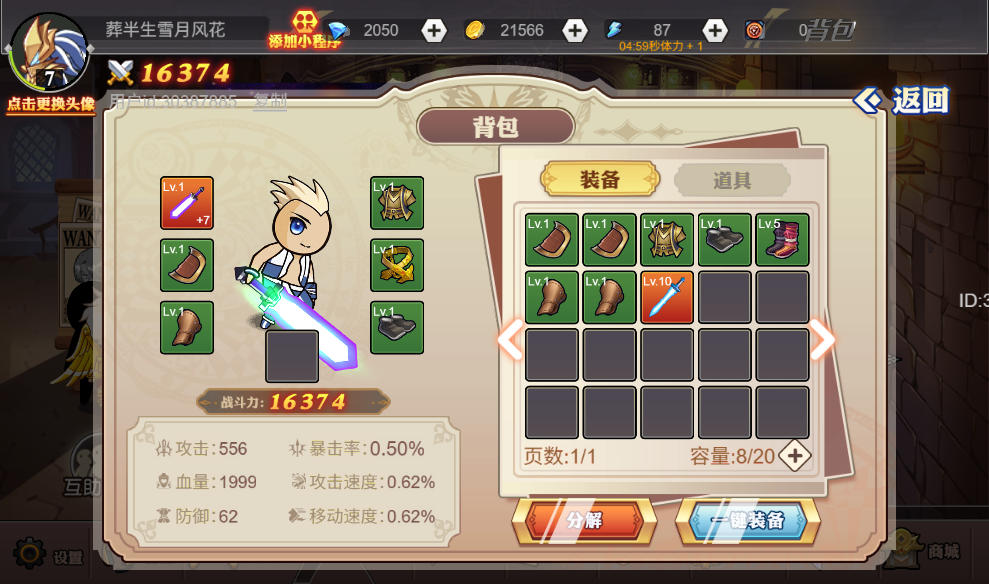
Task: Go to the previous backpack page arrow
Action: (x=510, y=340)
